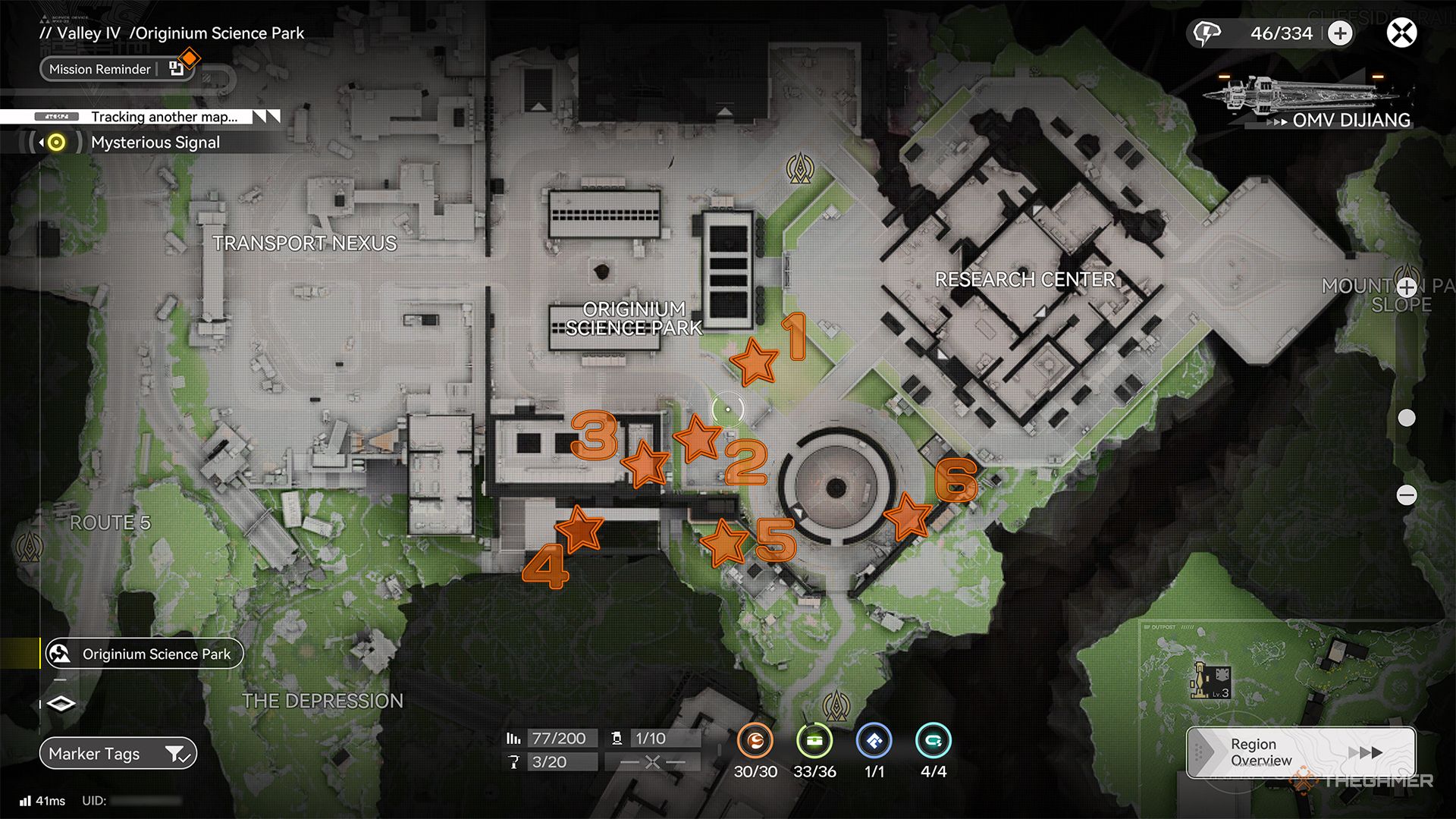Select the teleport marker near Transport Nexus
The image size is (1456, 819).
coord(799,168)
